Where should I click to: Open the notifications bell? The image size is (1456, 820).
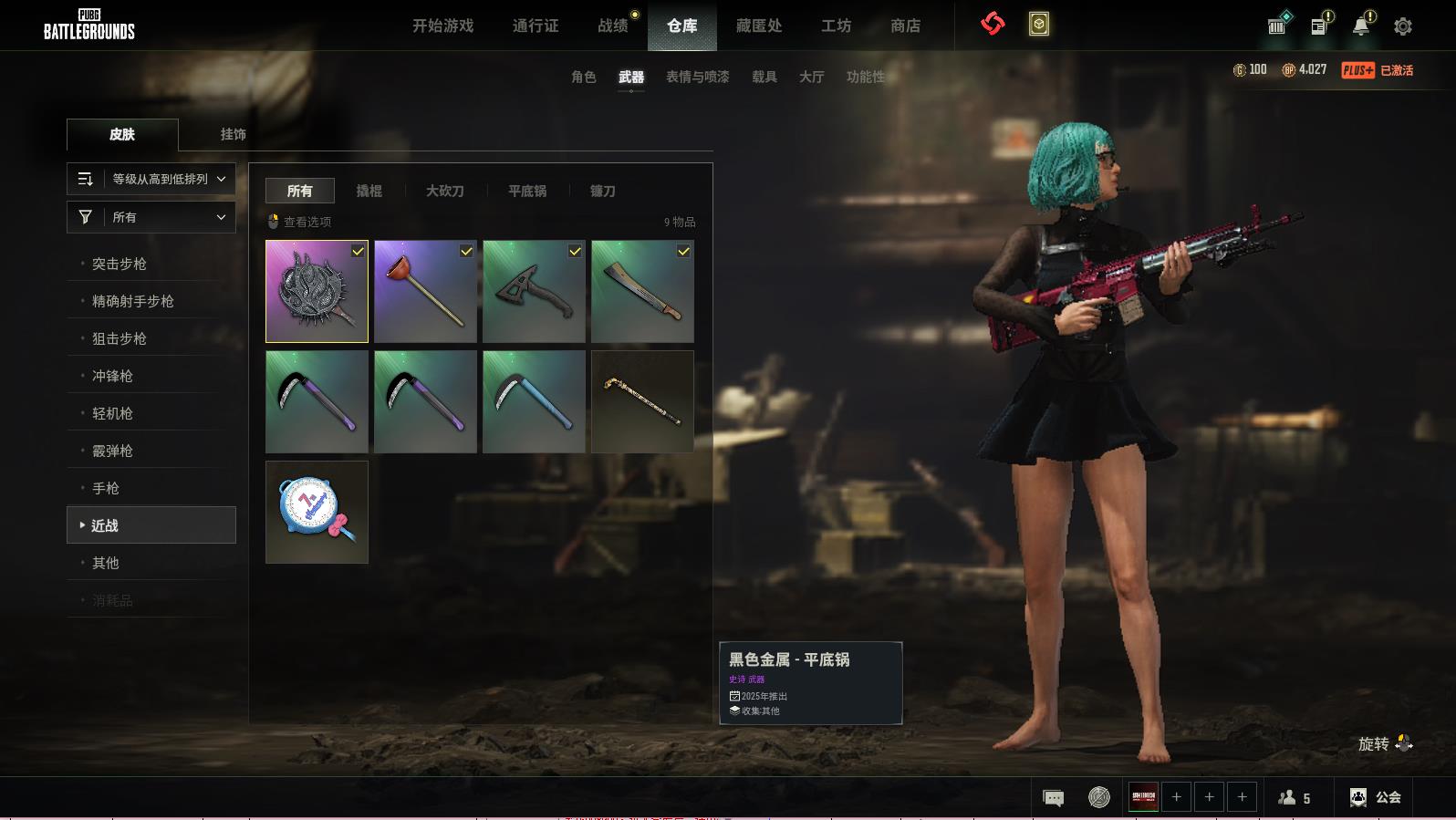[1361, 26]
